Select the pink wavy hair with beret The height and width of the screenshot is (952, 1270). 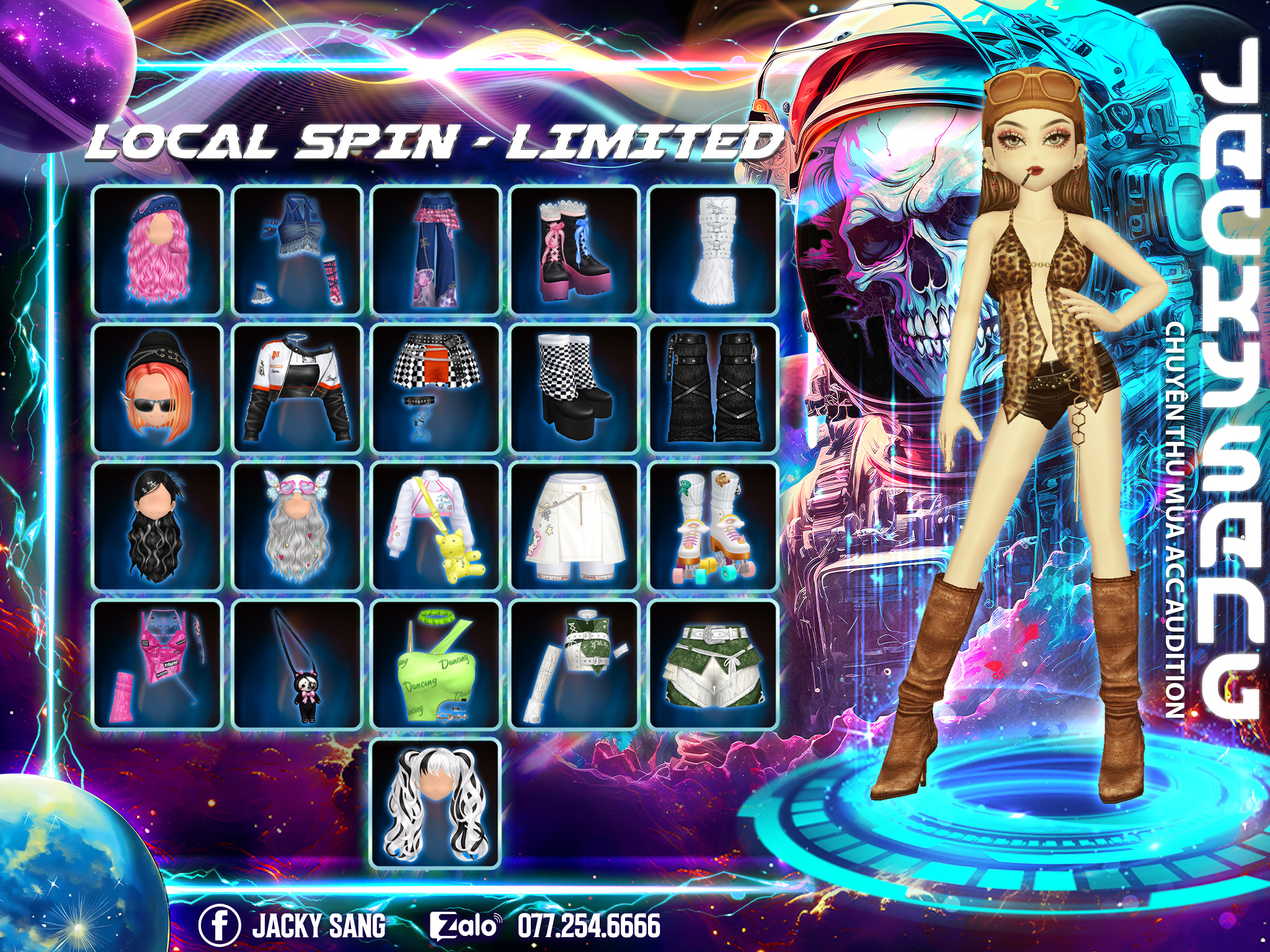[x=158, y=250]
